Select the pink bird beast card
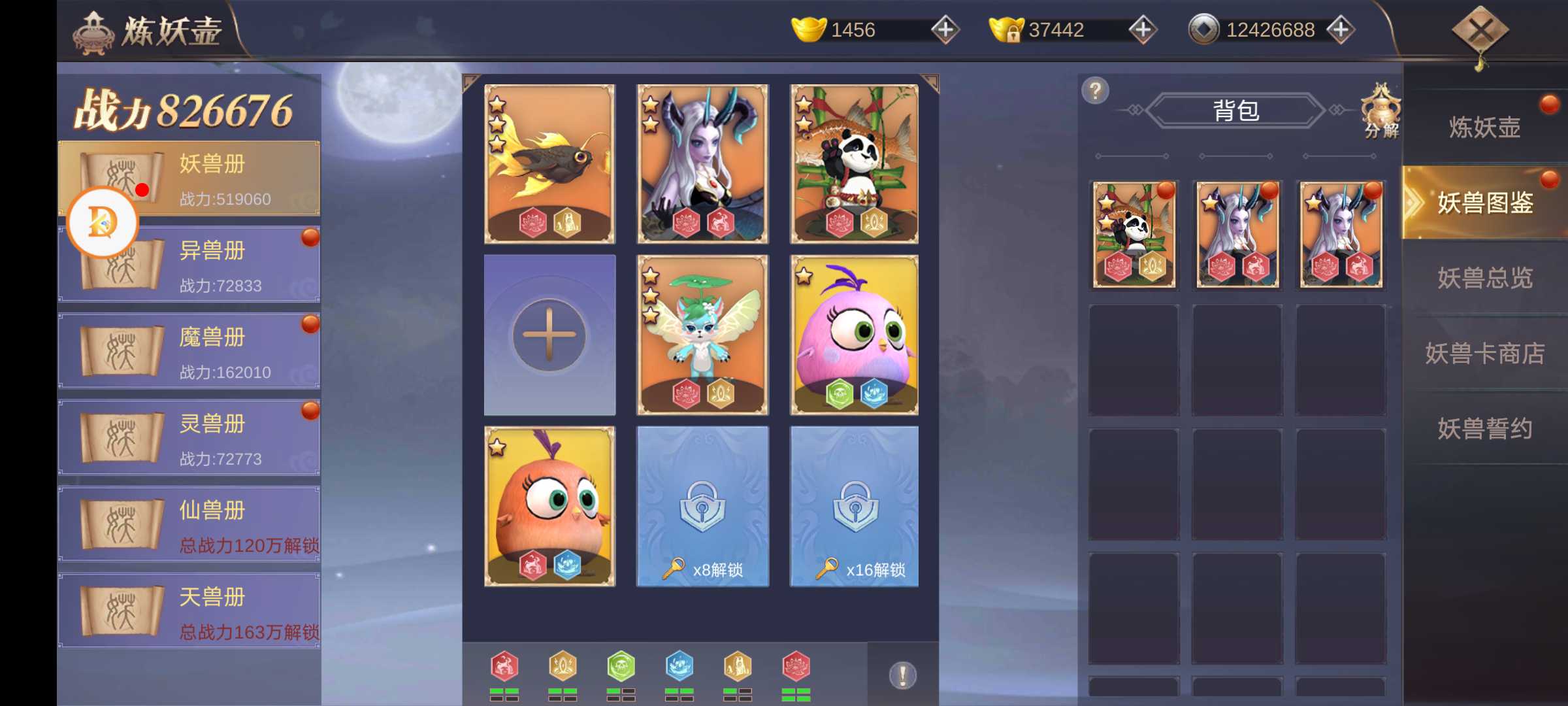 pos(854,335)
